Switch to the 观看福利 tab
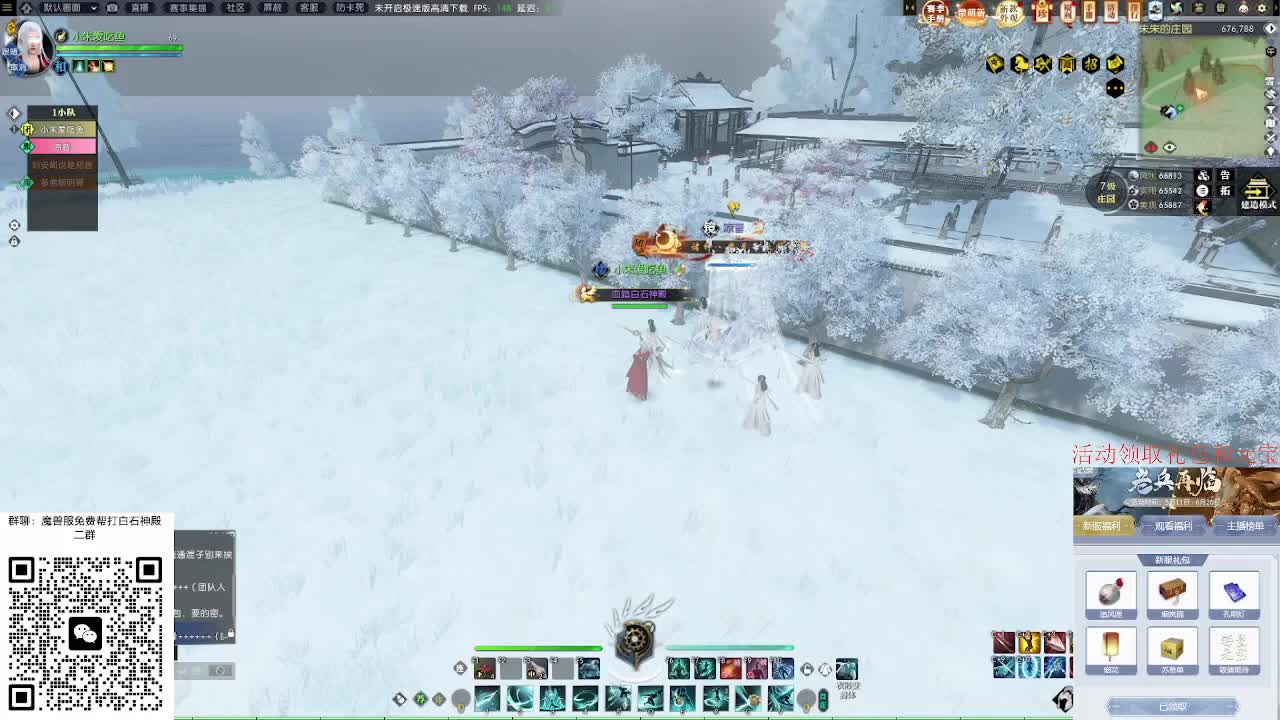Screen dimensions: 1280x720 coord(1176,525)
